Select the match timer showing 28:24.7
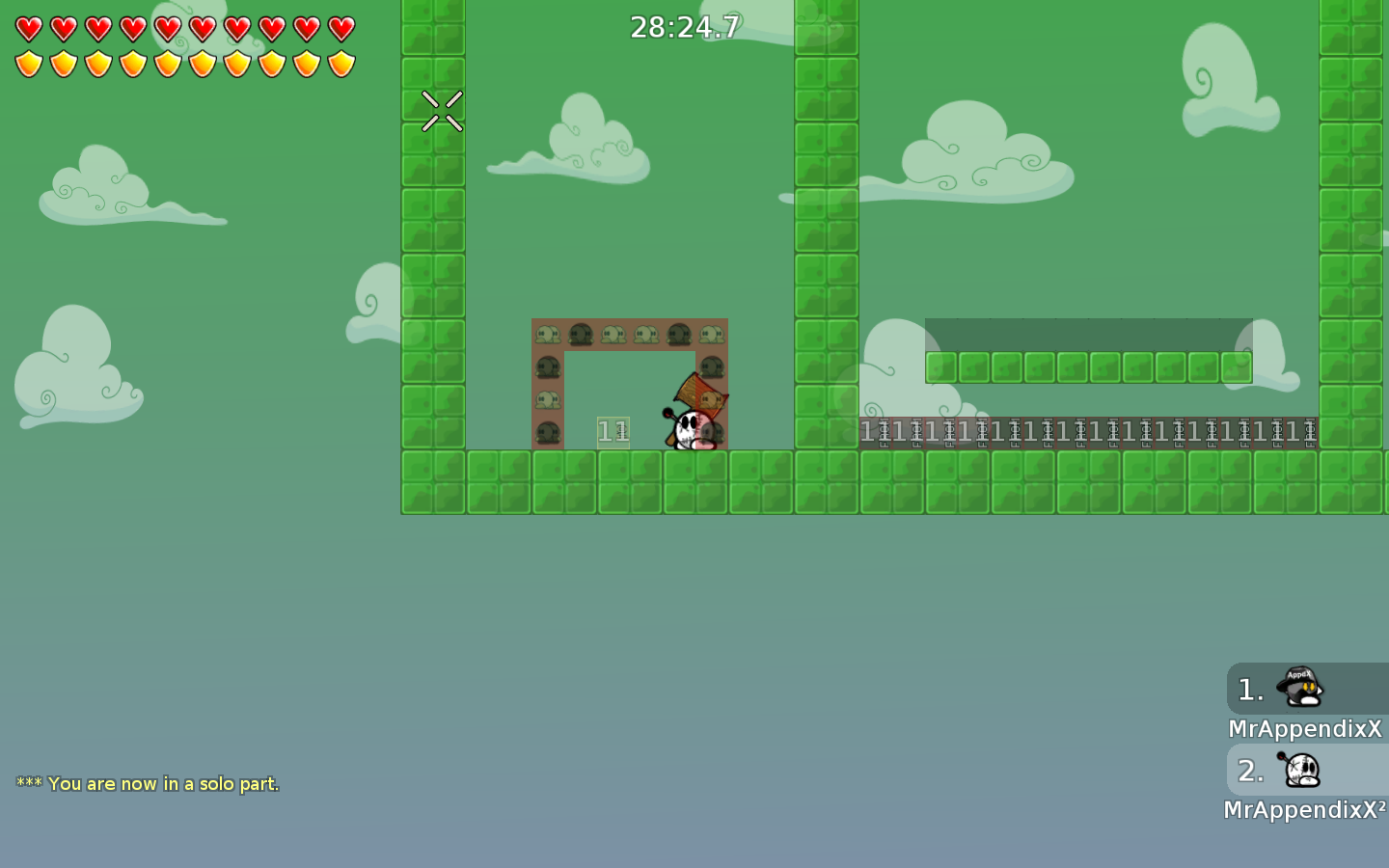Image resolution: width=1389 pixels, height=868 pixels. 685,27
